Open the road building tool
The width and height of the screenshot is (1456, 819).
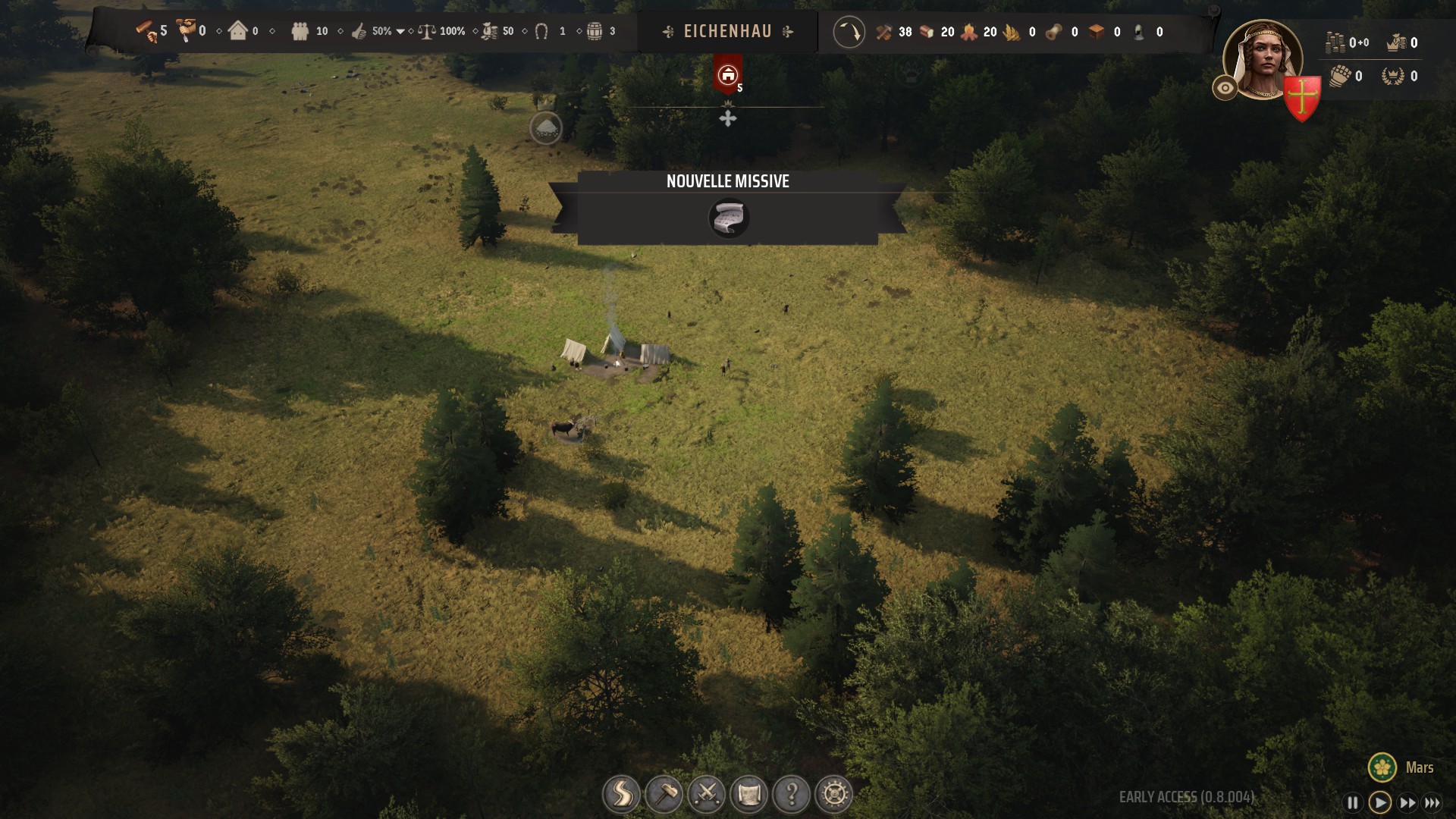pyautogui.click(x=621, y=795)
